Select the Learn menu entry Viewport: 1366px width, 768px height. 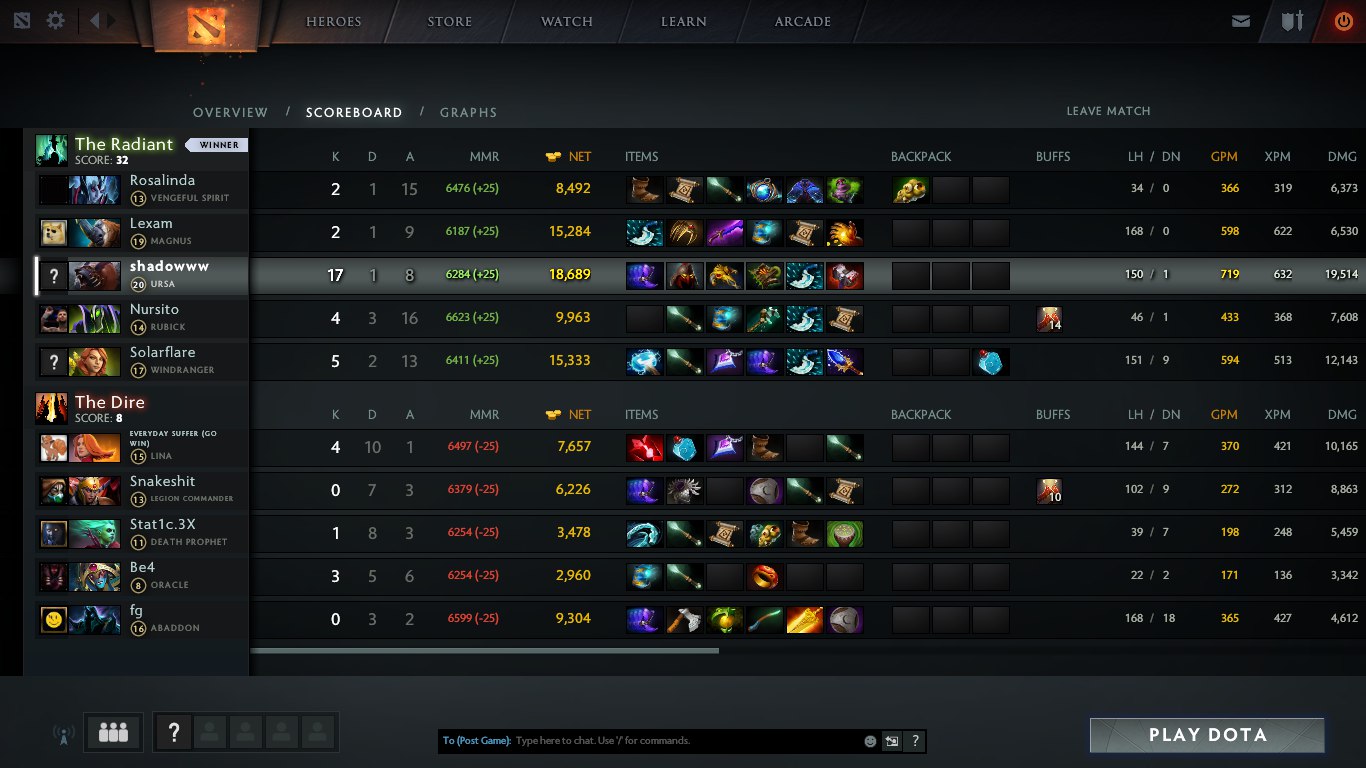coord(684,21)
